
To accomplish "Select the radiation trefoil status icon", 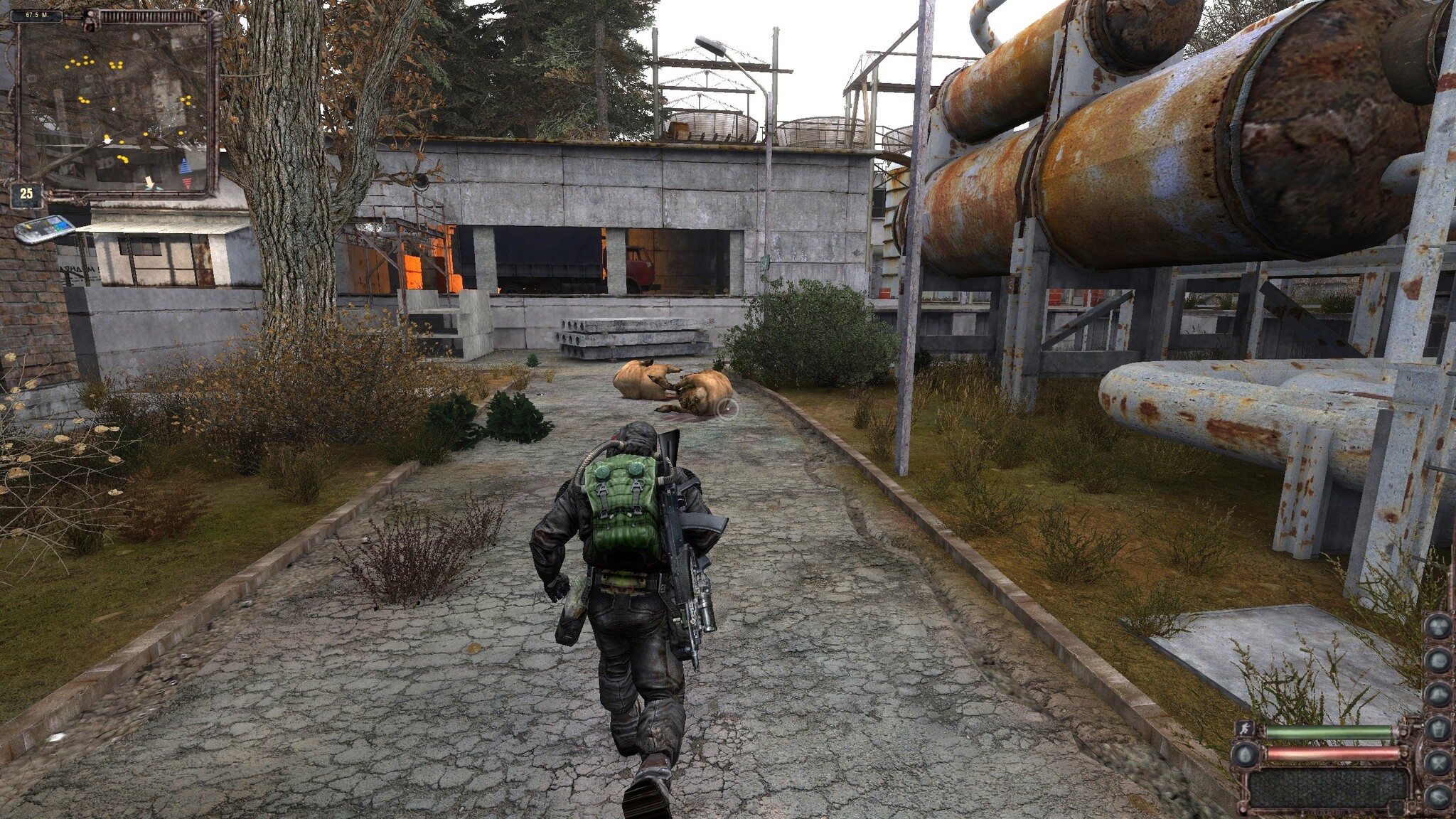I will [1438, 627].
